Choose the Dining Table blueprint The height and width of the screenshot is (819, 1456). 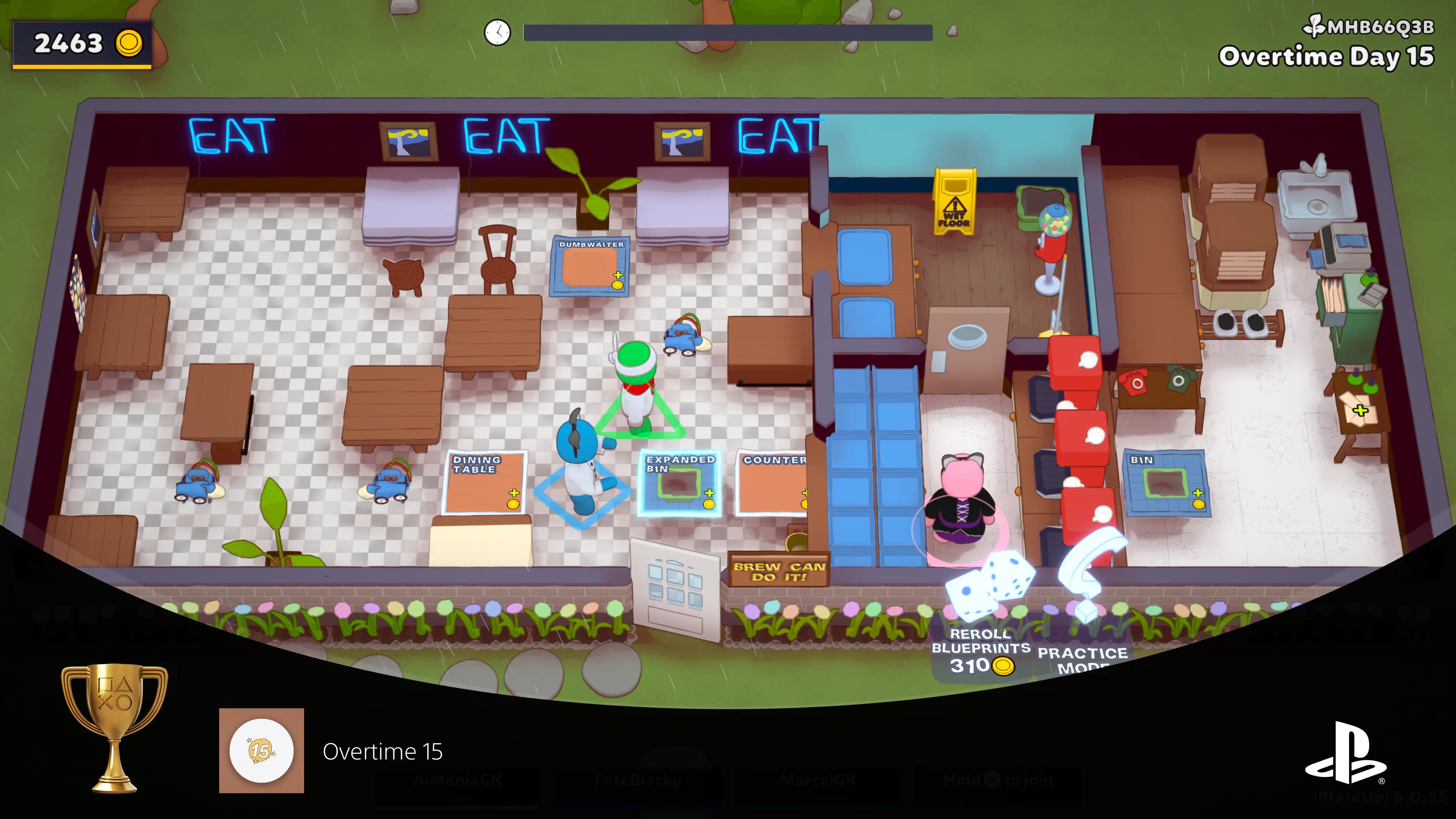485,482
